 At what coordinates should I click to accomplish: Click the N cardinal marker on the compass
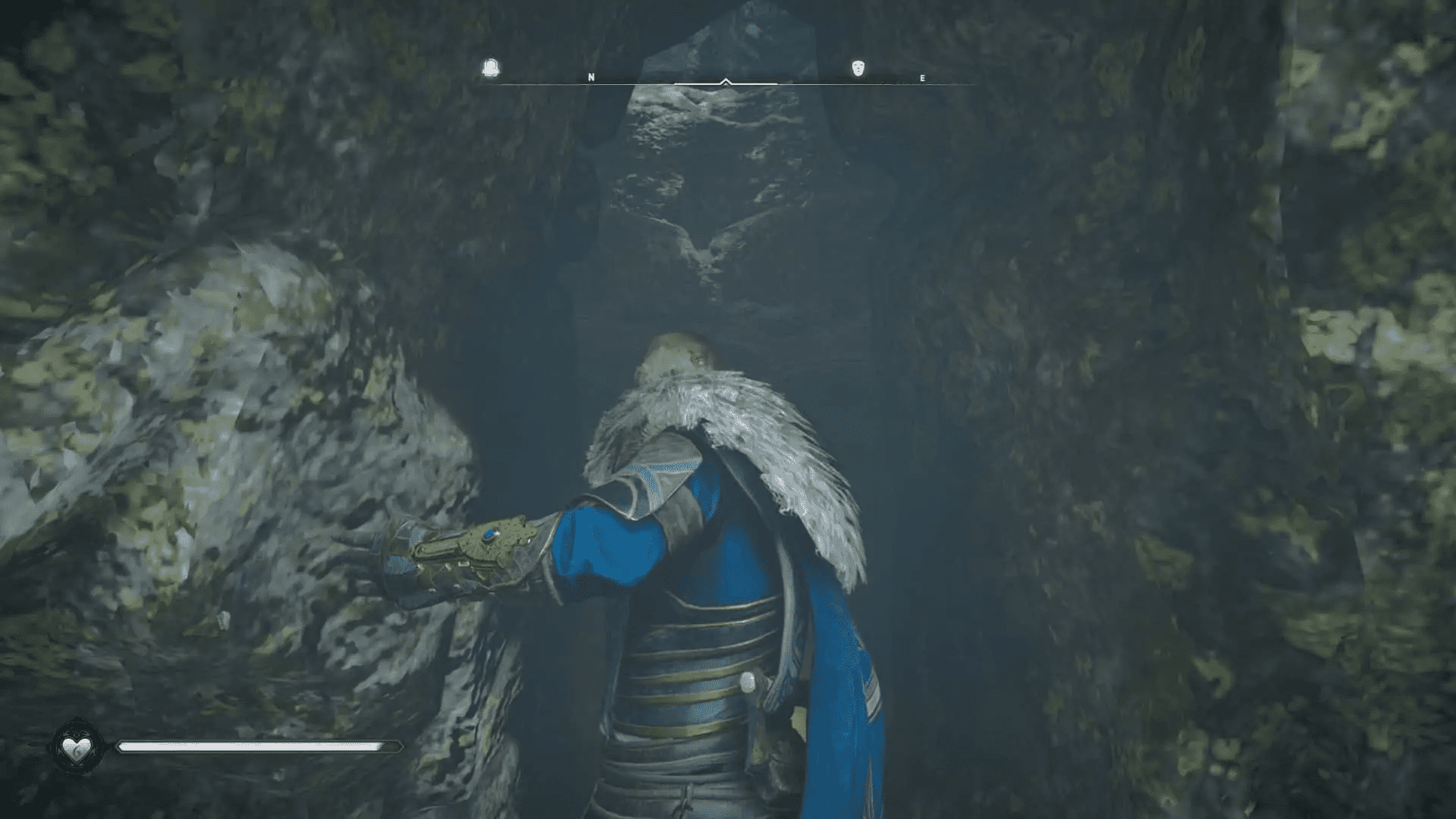pyautogui.click(x=590, y=76)
